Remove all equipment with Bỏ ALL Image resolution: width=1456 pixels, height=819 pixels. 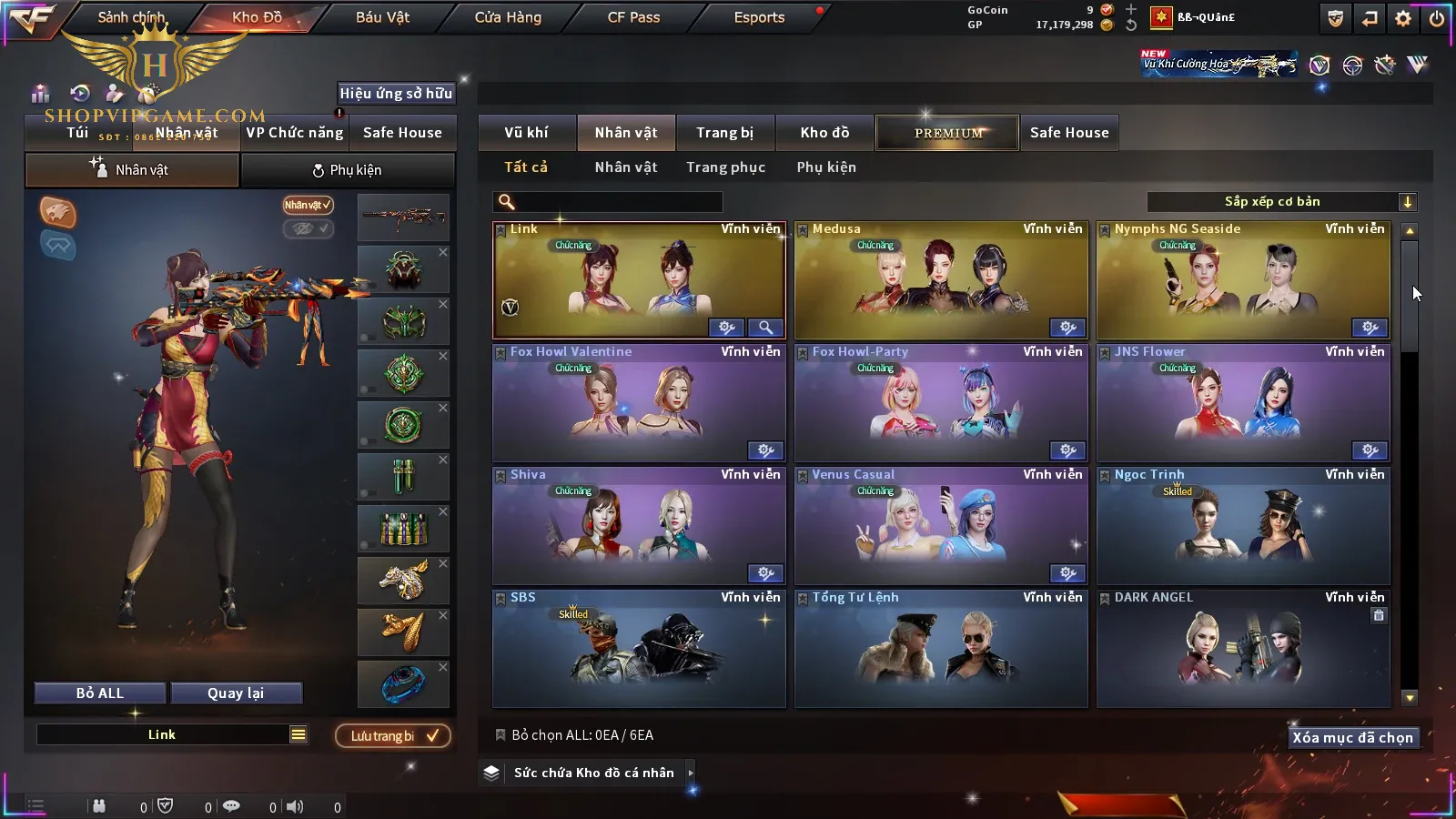click(x=100, y=693)
